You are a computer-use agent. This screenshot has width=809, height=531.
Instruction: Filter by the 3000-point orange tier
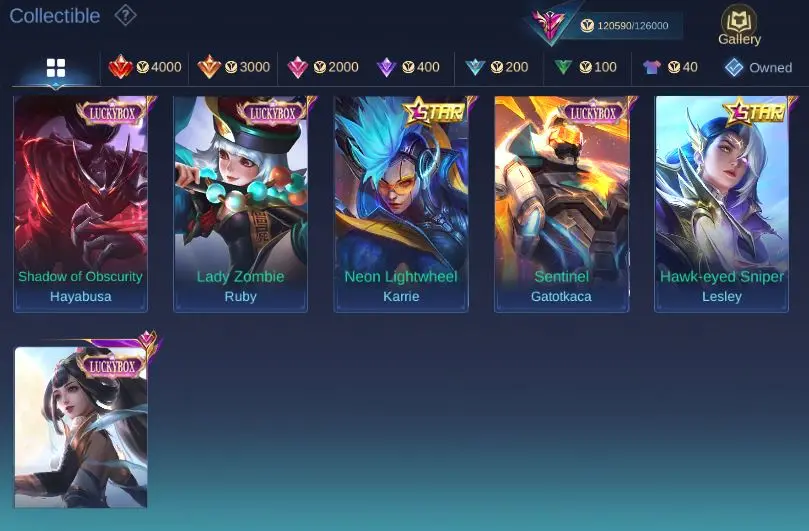pos(234,67)
